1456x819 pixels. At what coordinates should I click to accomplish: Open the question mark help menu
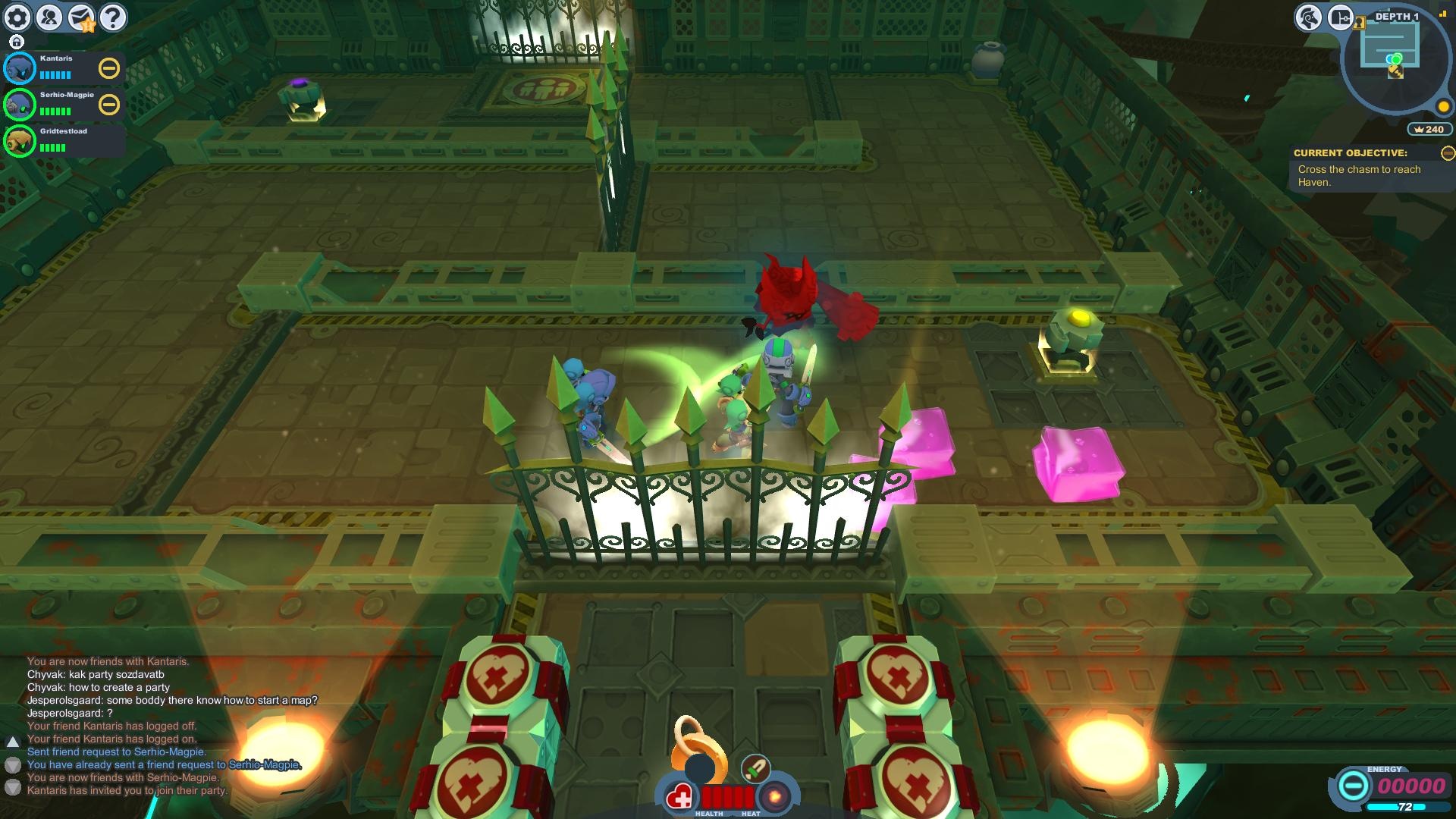pos(113,17)
